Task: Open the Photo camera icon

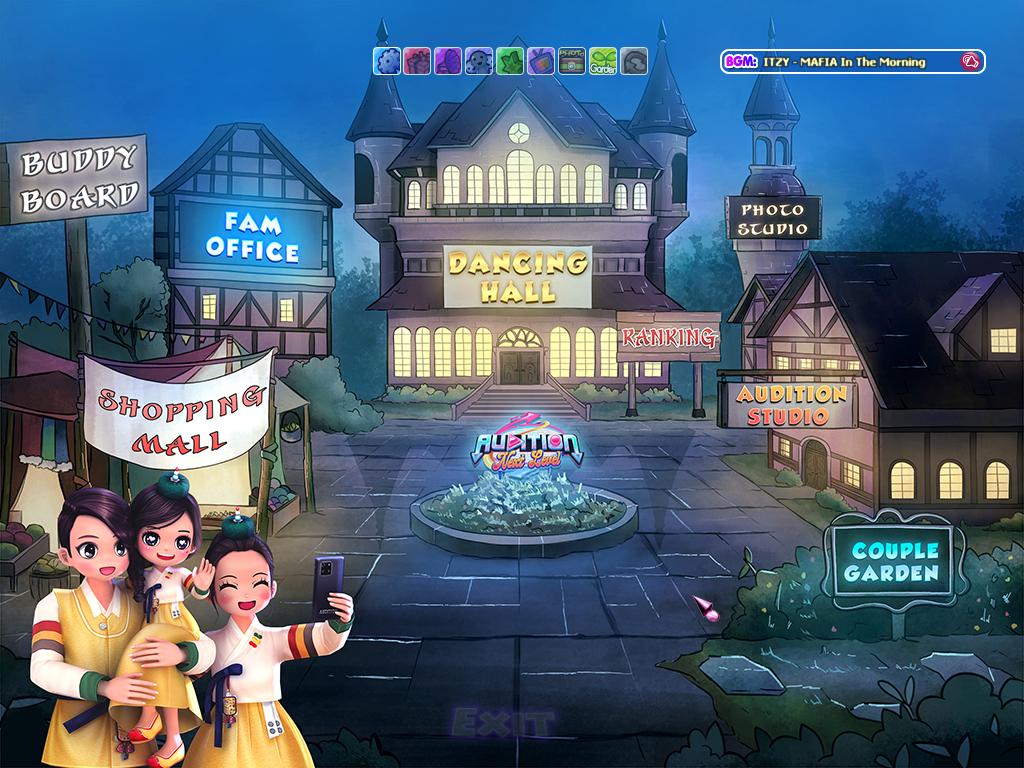Action: [572, 61]
